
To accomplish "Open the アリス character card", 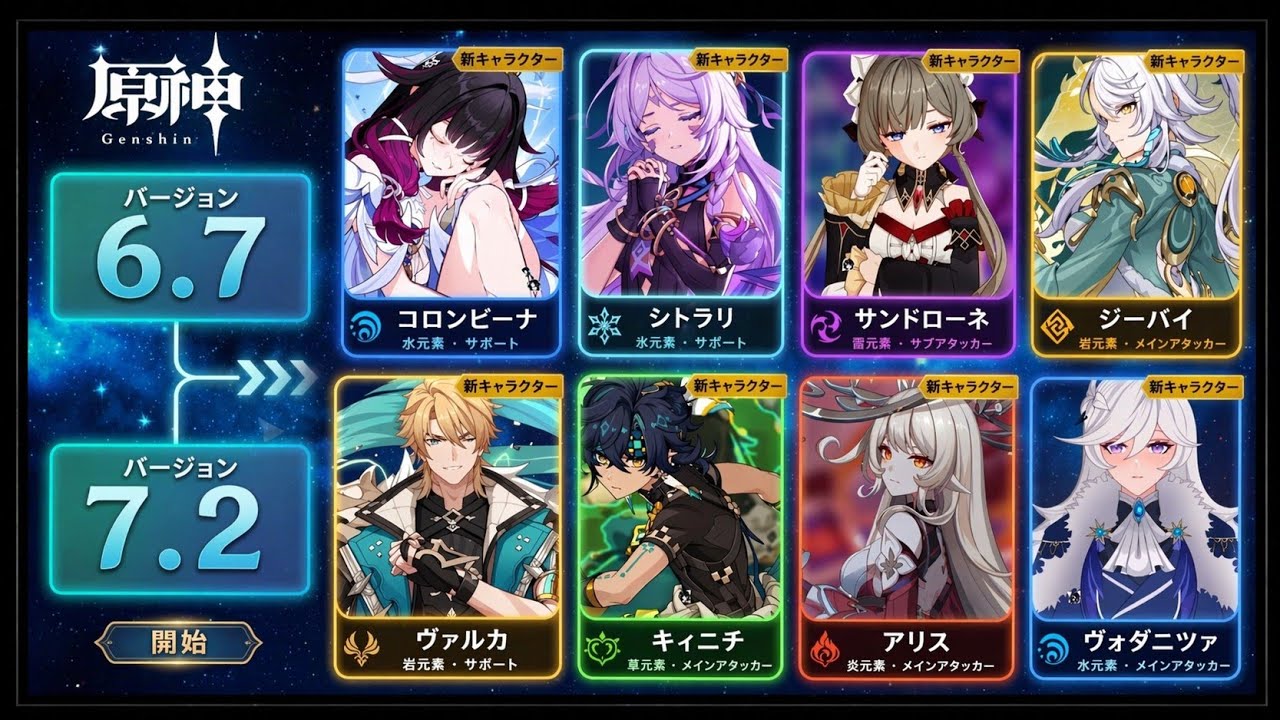I will pyautogui.click(x=909, y=526).
